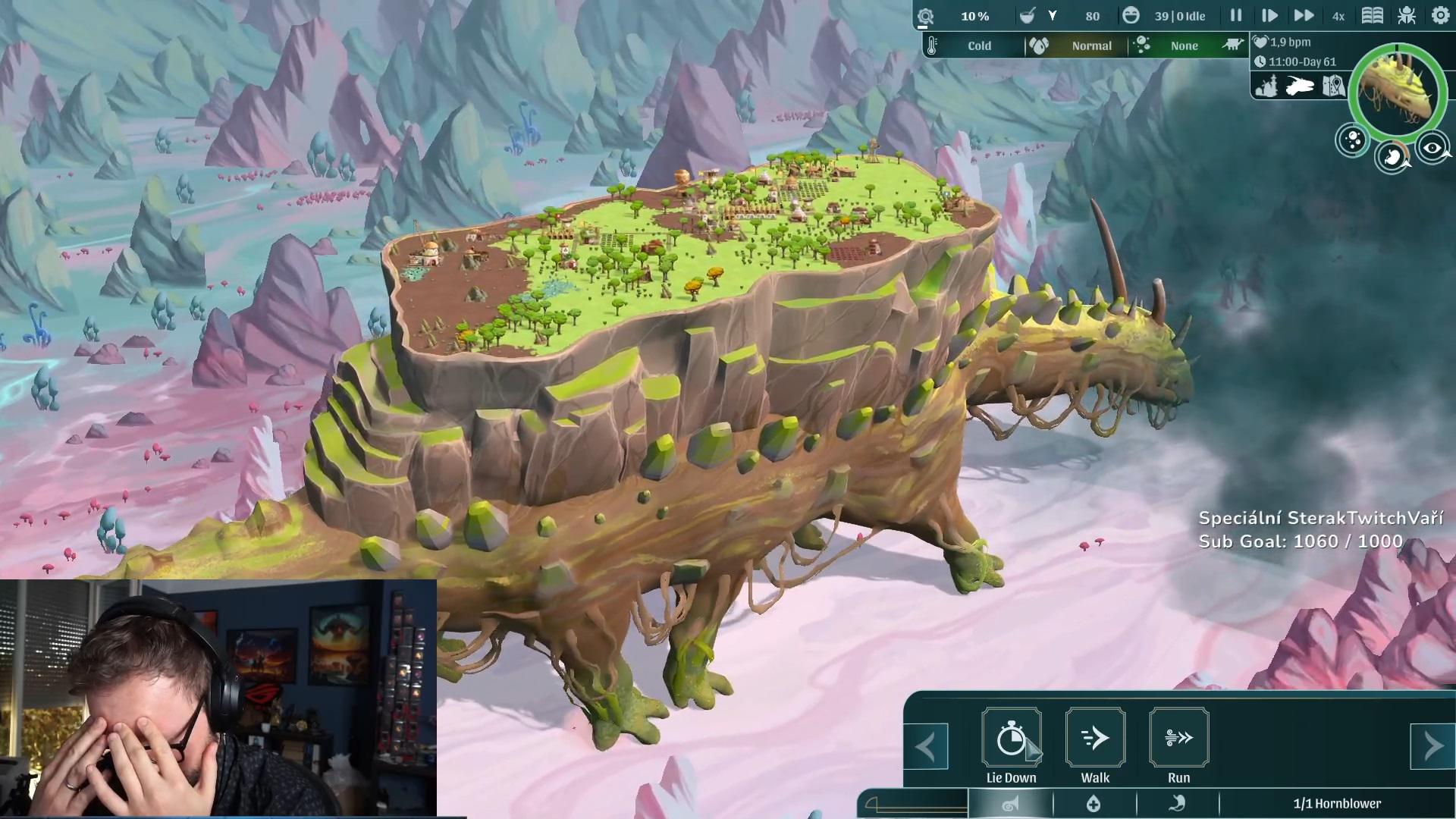Click the right arrow in command panel
This screenshot has height=819, width=1456.
(x=1432, y=746)
